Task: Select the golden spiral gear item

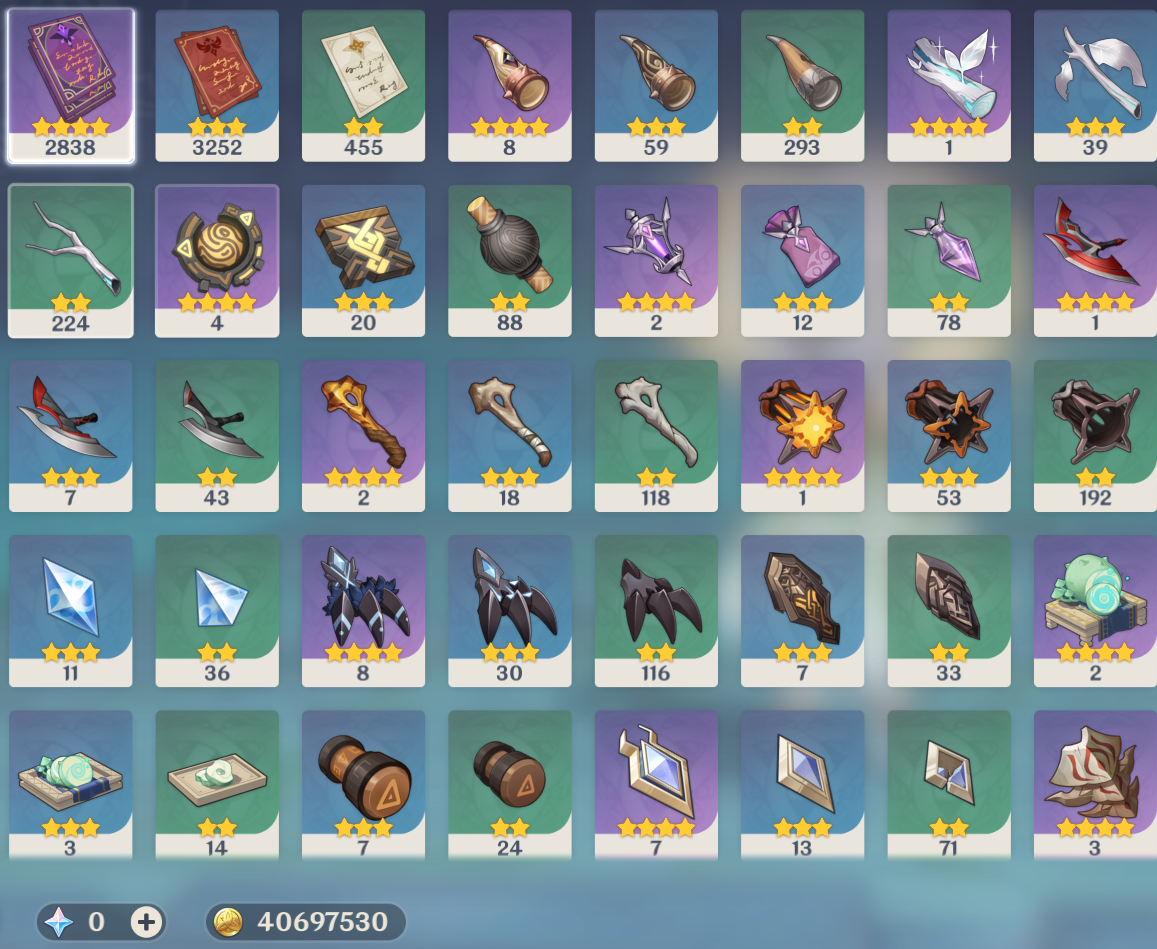Action: [217, 260]
